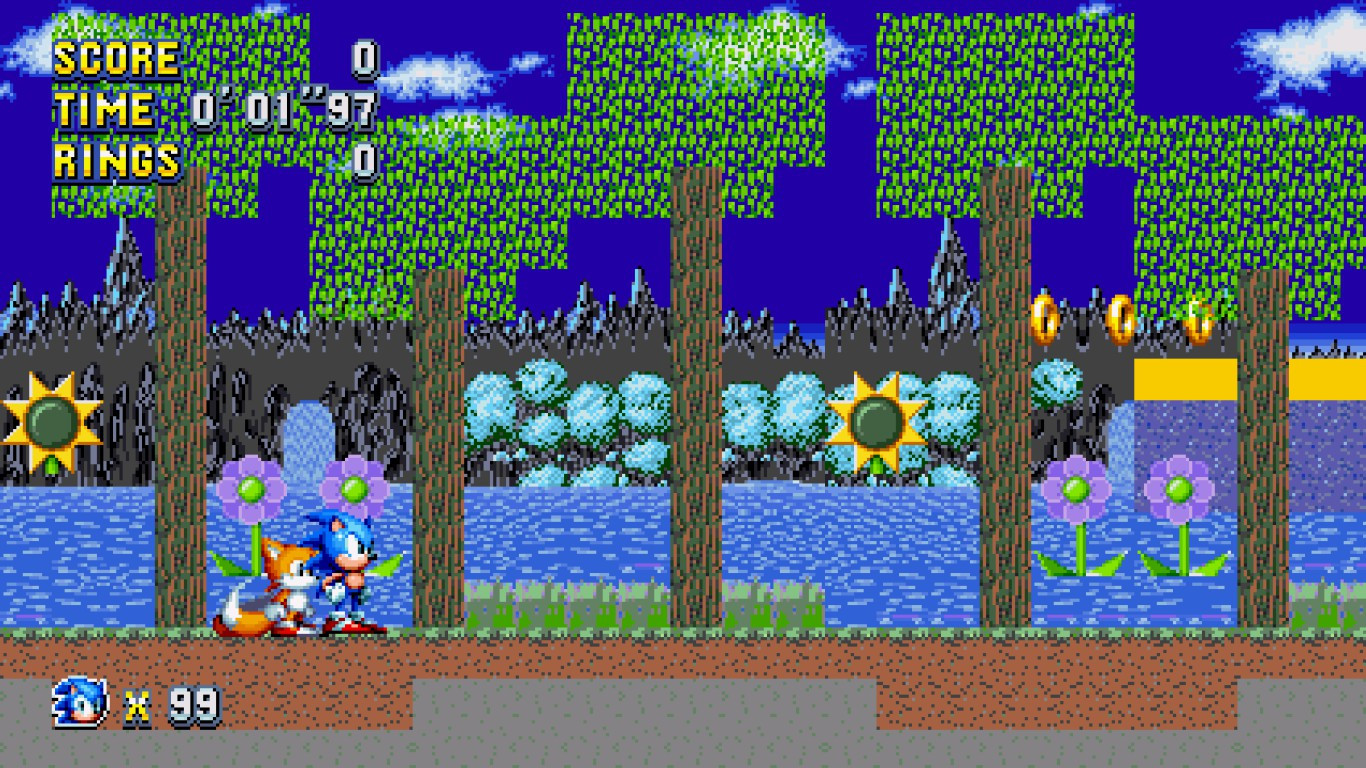Select the purple flower on the far right
Screen dimensions: 1366x768
(x=1180, y=490)
